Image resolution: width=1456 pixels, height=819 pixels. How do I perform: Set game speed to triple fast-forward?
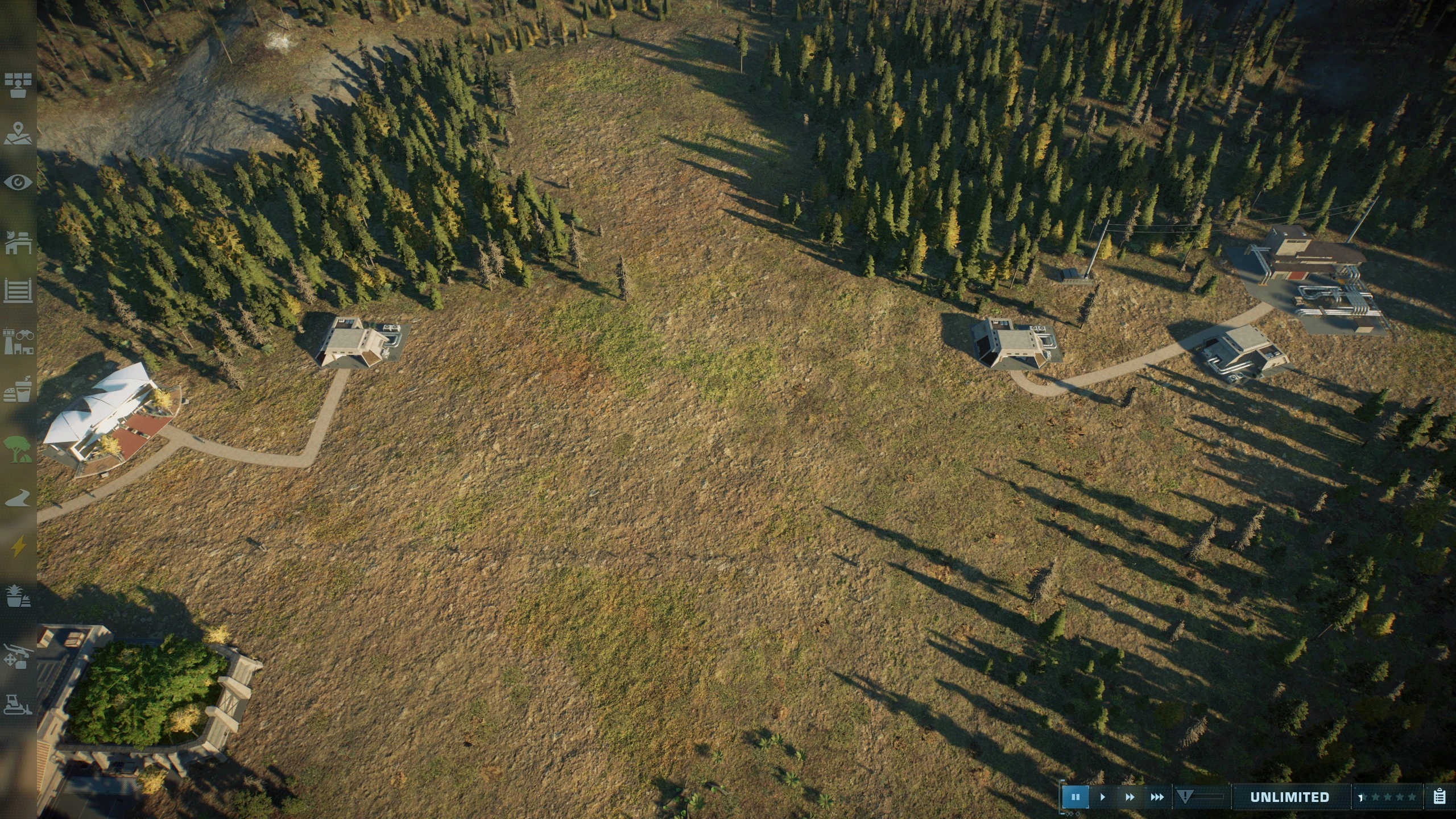pos(1157,797)
